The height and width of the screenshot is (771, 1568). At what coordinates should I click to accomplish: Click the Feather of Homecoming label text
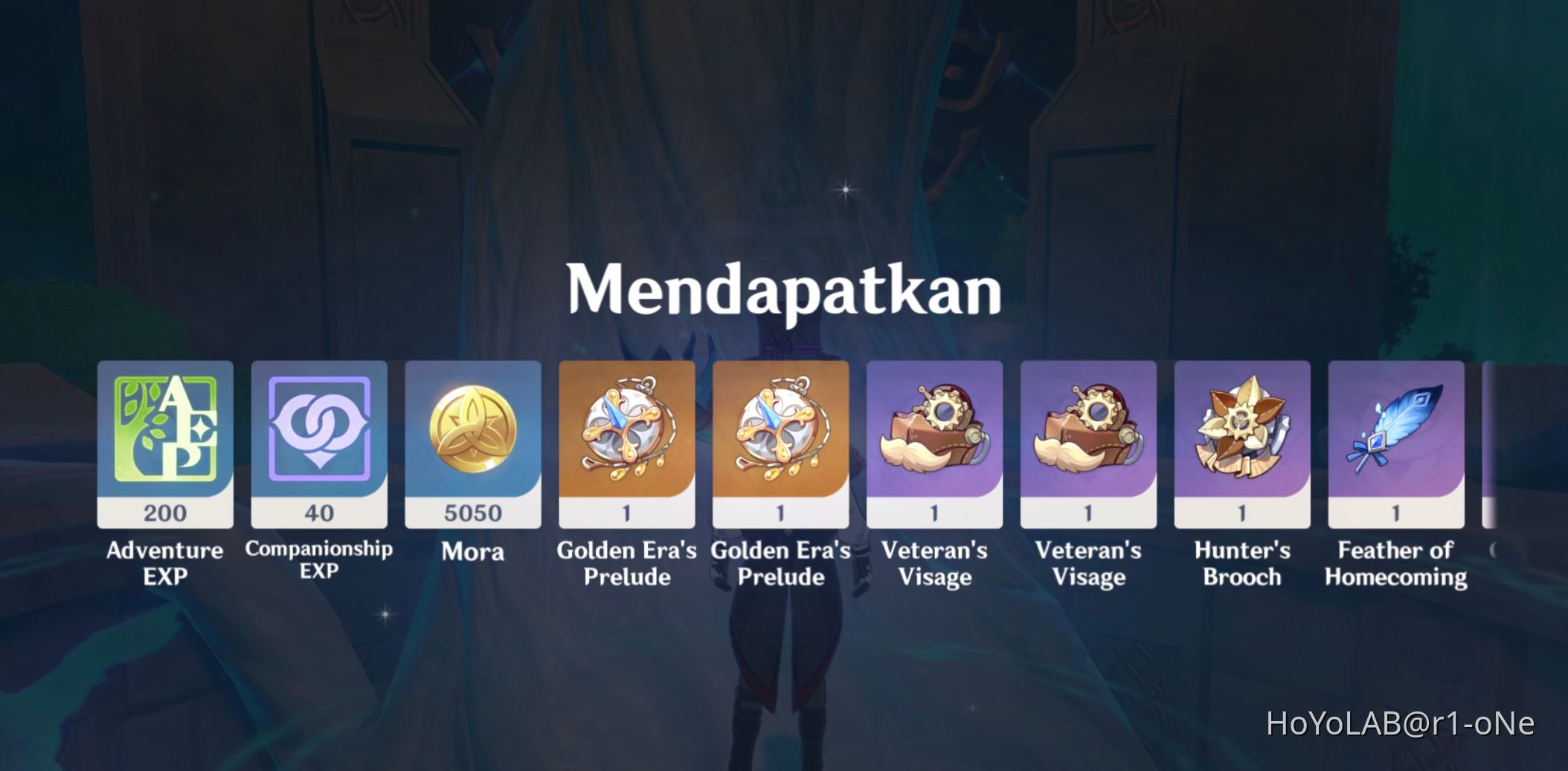1396,563
